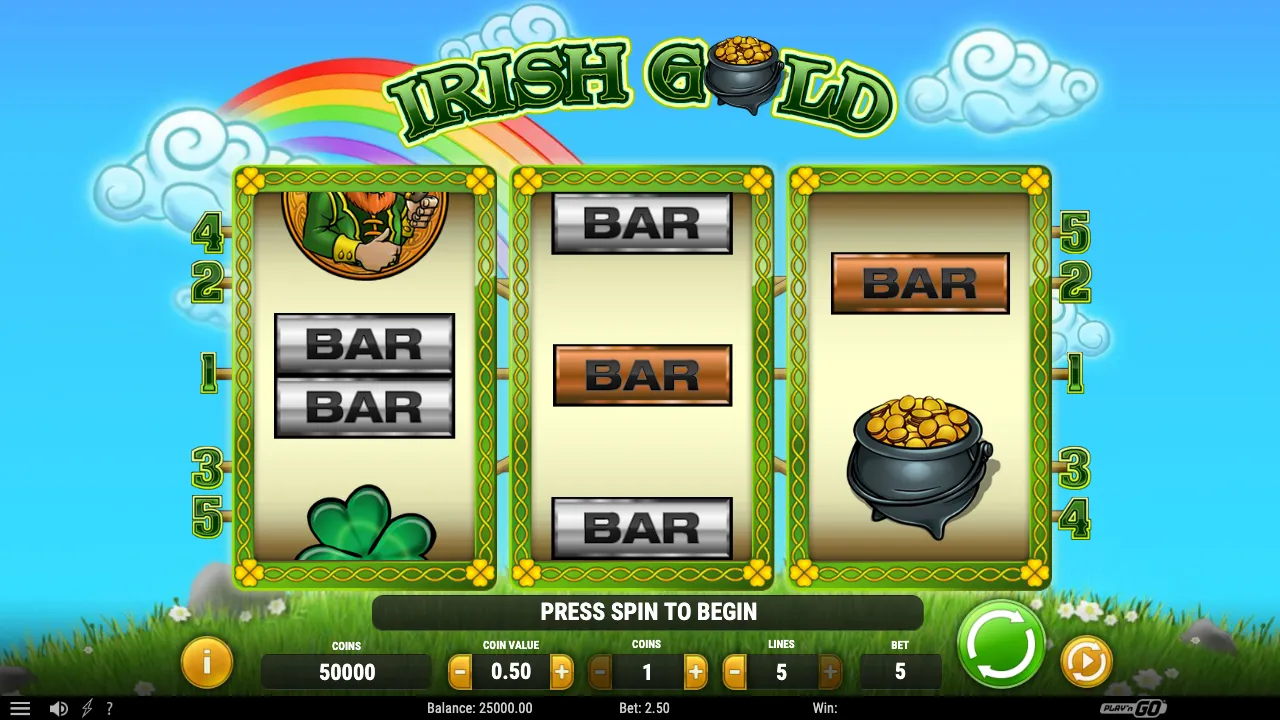1280x720 pixels.
Task: Open the Autoplay spin options
Action: point(1085,660)
